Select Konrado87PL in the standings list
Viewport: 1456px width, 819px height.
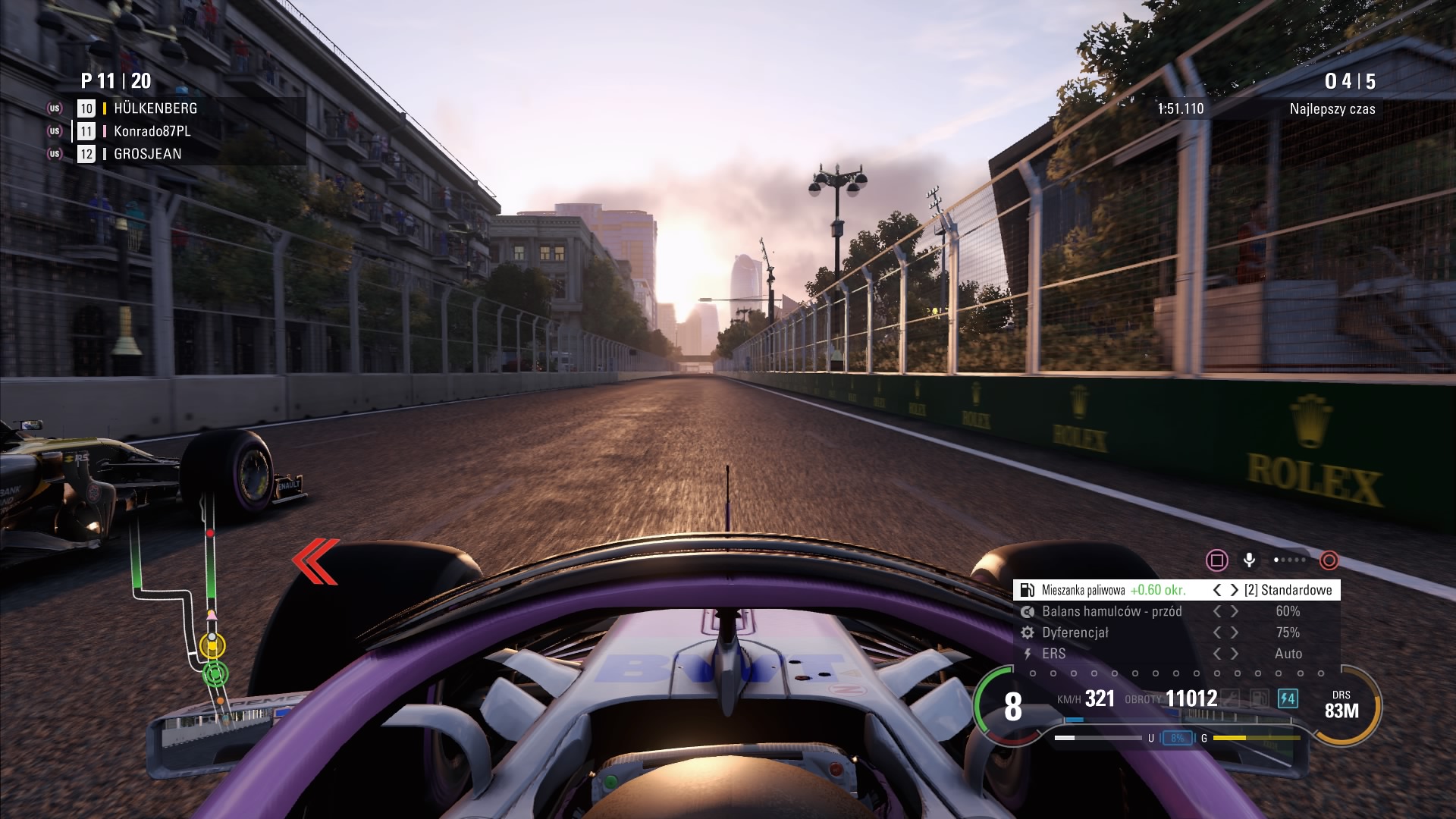pyautogui.click(x=152, y=131)
